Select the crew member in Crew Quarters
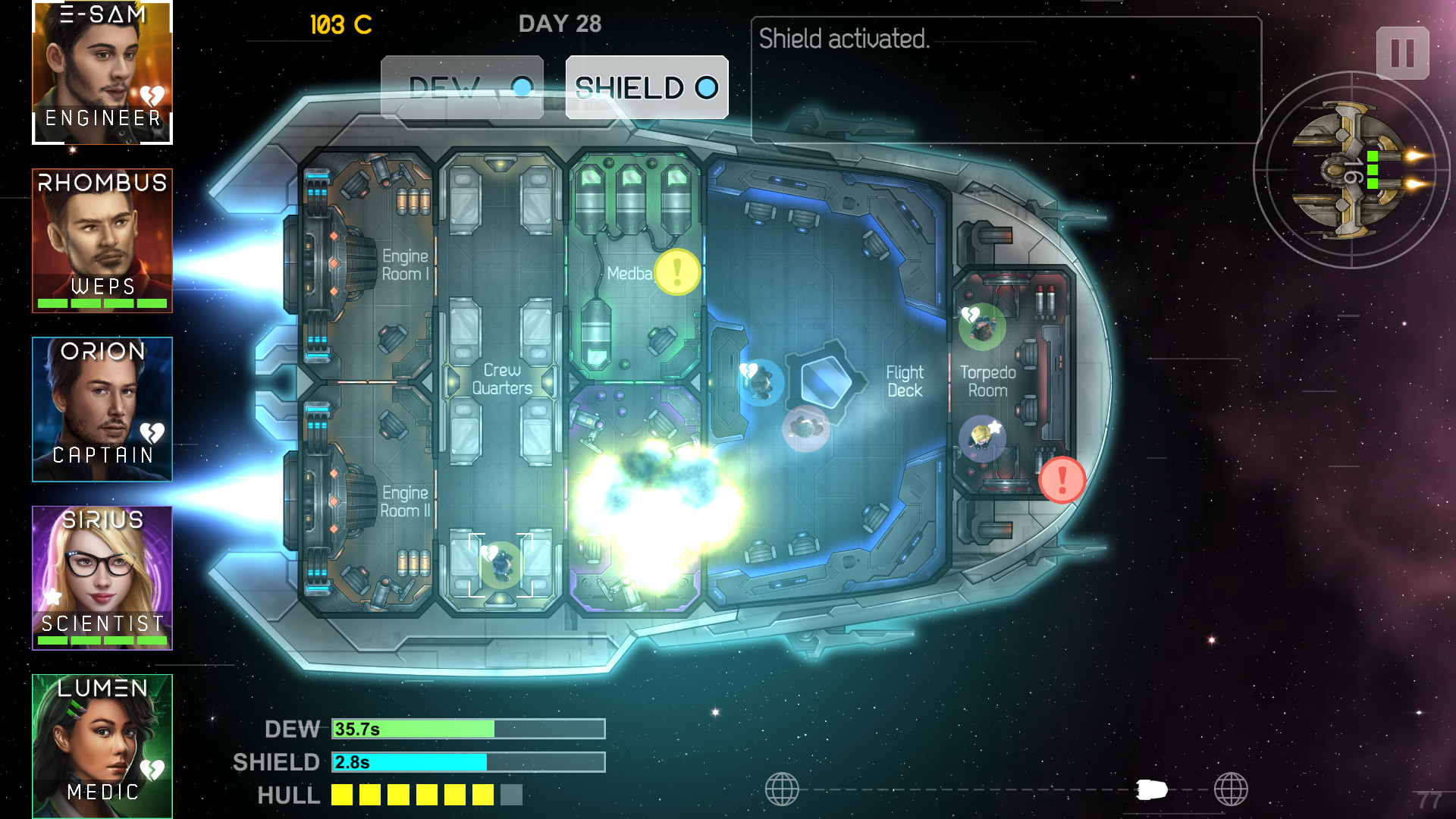The image size is (1456, 819). pos(499,563)
